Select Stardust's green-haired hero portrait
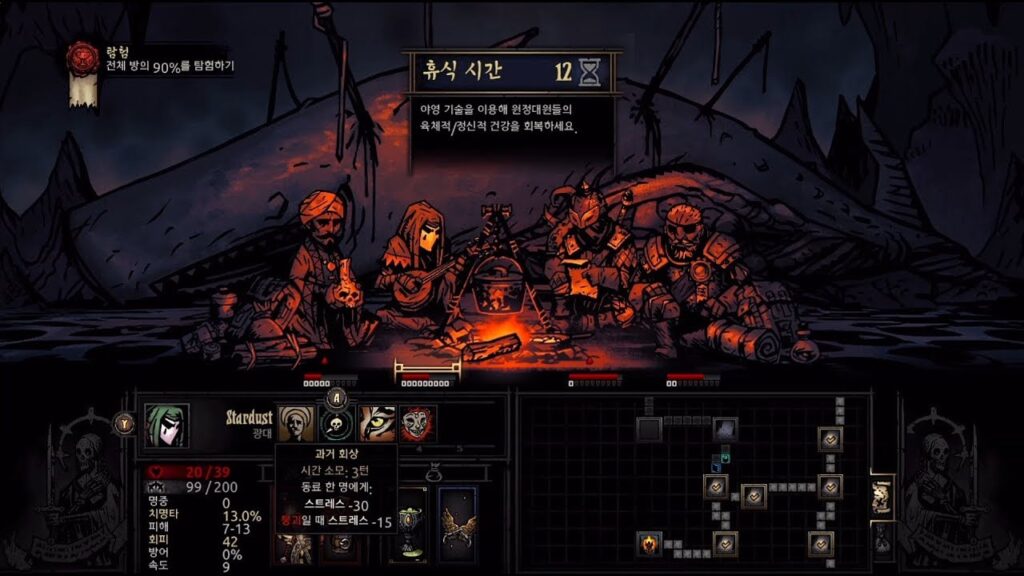1024x576 pixels. (166, 423)
